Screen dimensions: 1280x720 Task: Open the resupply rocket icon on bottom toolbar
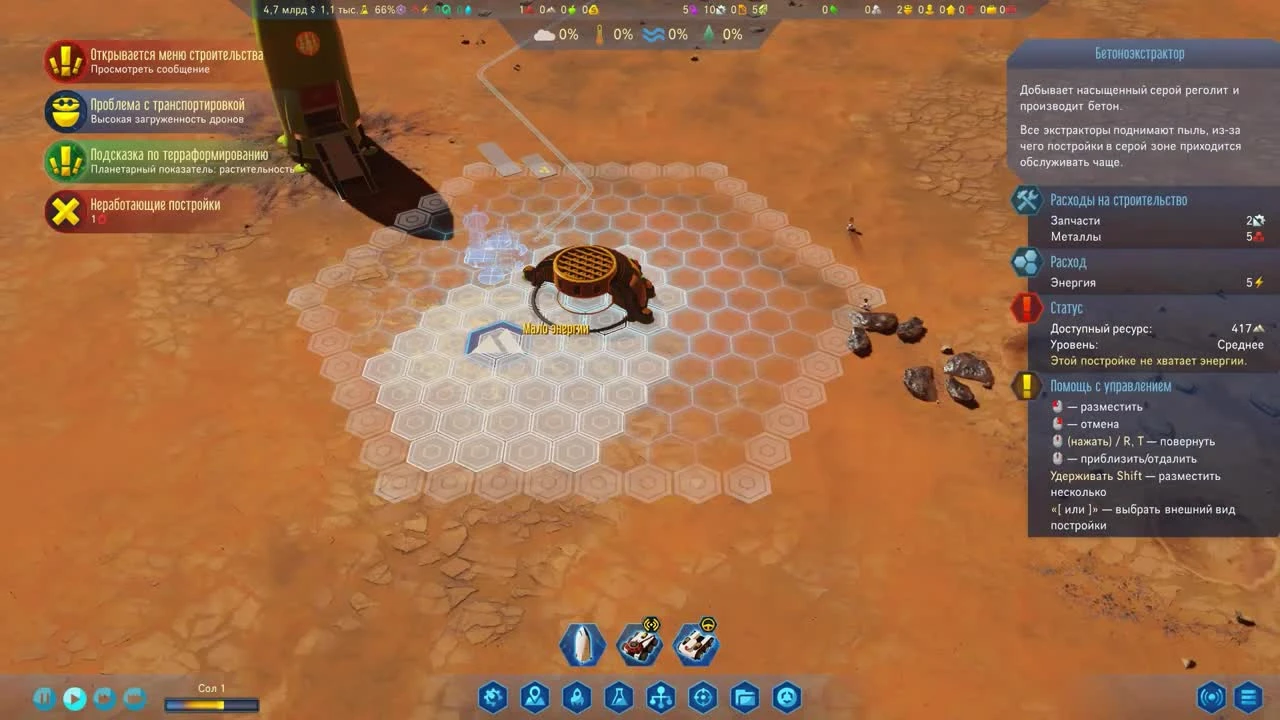click(577, 697)
